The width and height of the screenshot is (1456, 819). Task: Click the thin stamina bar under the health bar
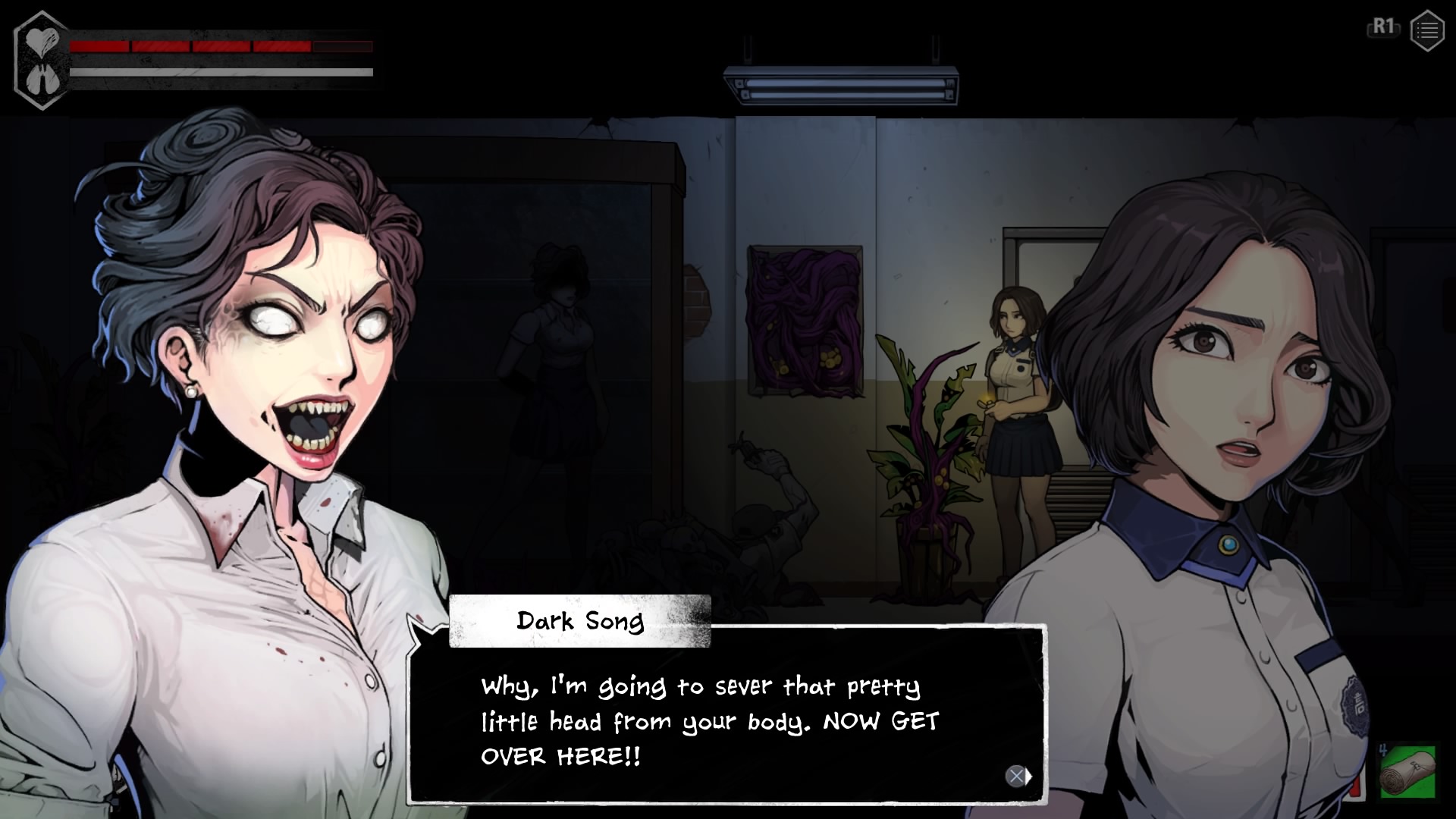pos(220,73)
